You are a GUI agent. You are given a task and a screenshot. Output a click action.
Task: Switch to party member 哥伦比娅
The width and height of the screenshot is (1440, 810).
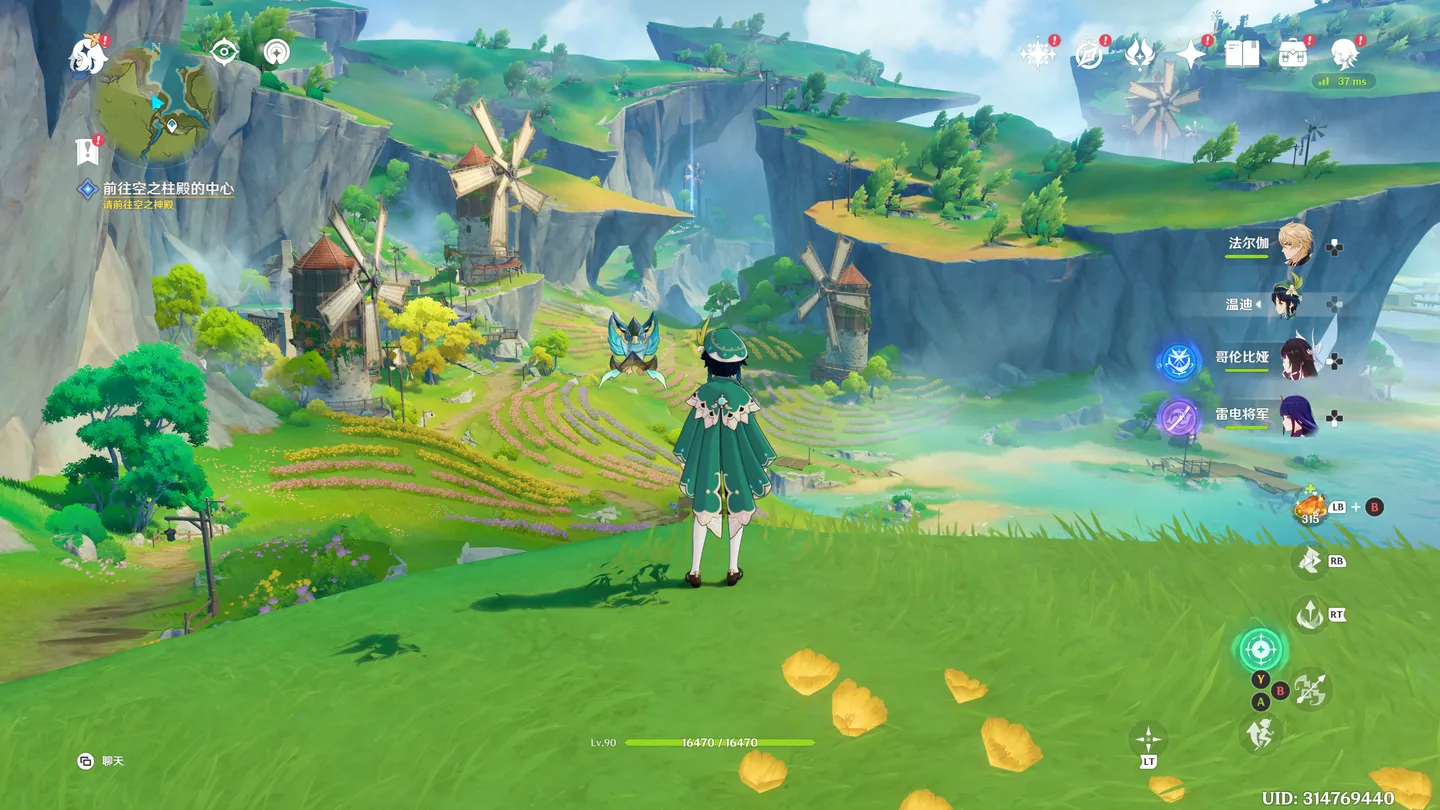1297,359
